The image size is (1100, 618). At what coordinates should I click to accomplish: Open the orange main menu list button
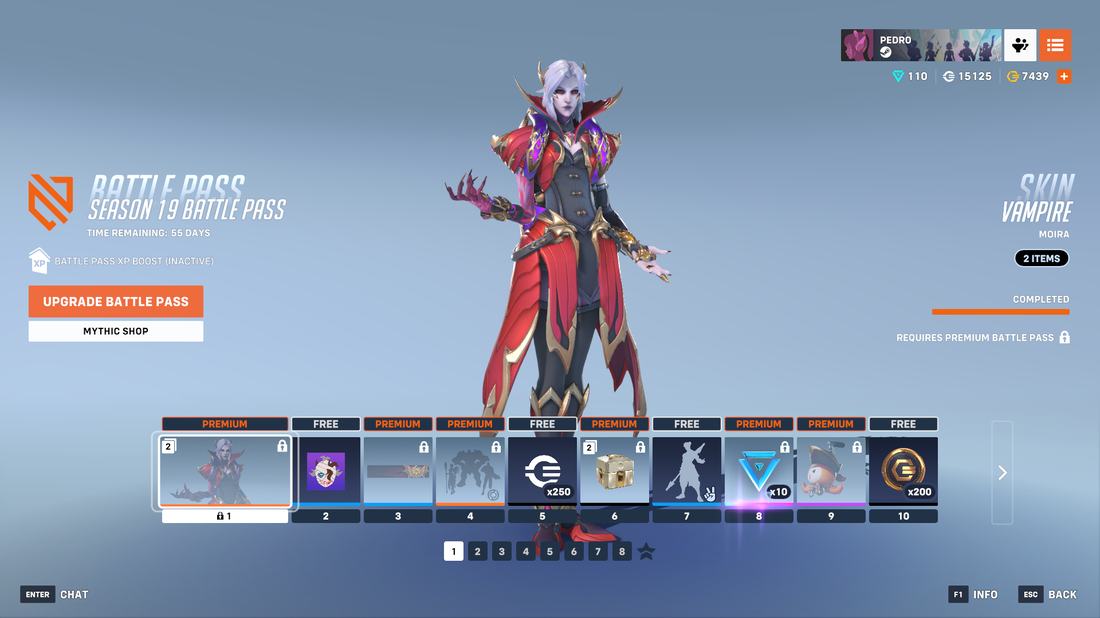tap(1055, 45)
